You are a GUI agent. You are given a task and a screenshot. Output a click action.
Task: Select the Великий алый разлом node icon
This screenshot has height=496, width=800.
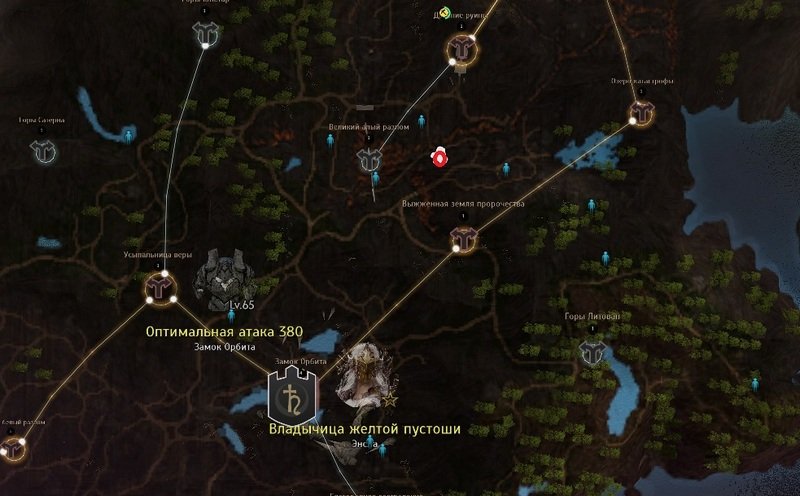tap(369, 159)
